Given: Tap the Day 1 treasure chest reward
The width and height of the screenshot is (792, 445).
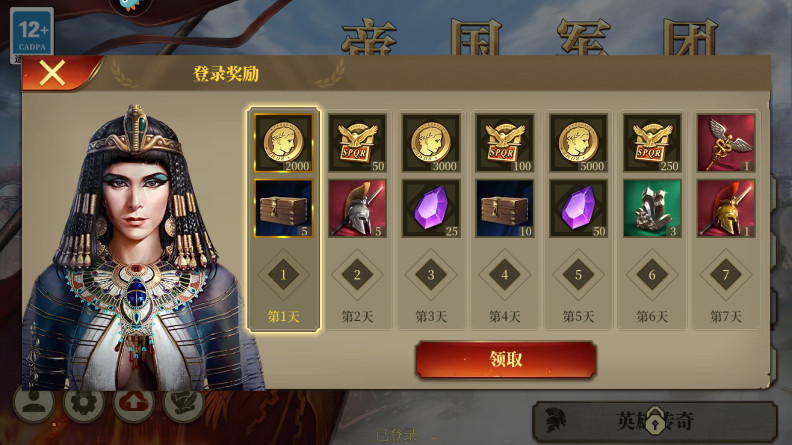Looking at the screenshot, I should coord(283,208).
